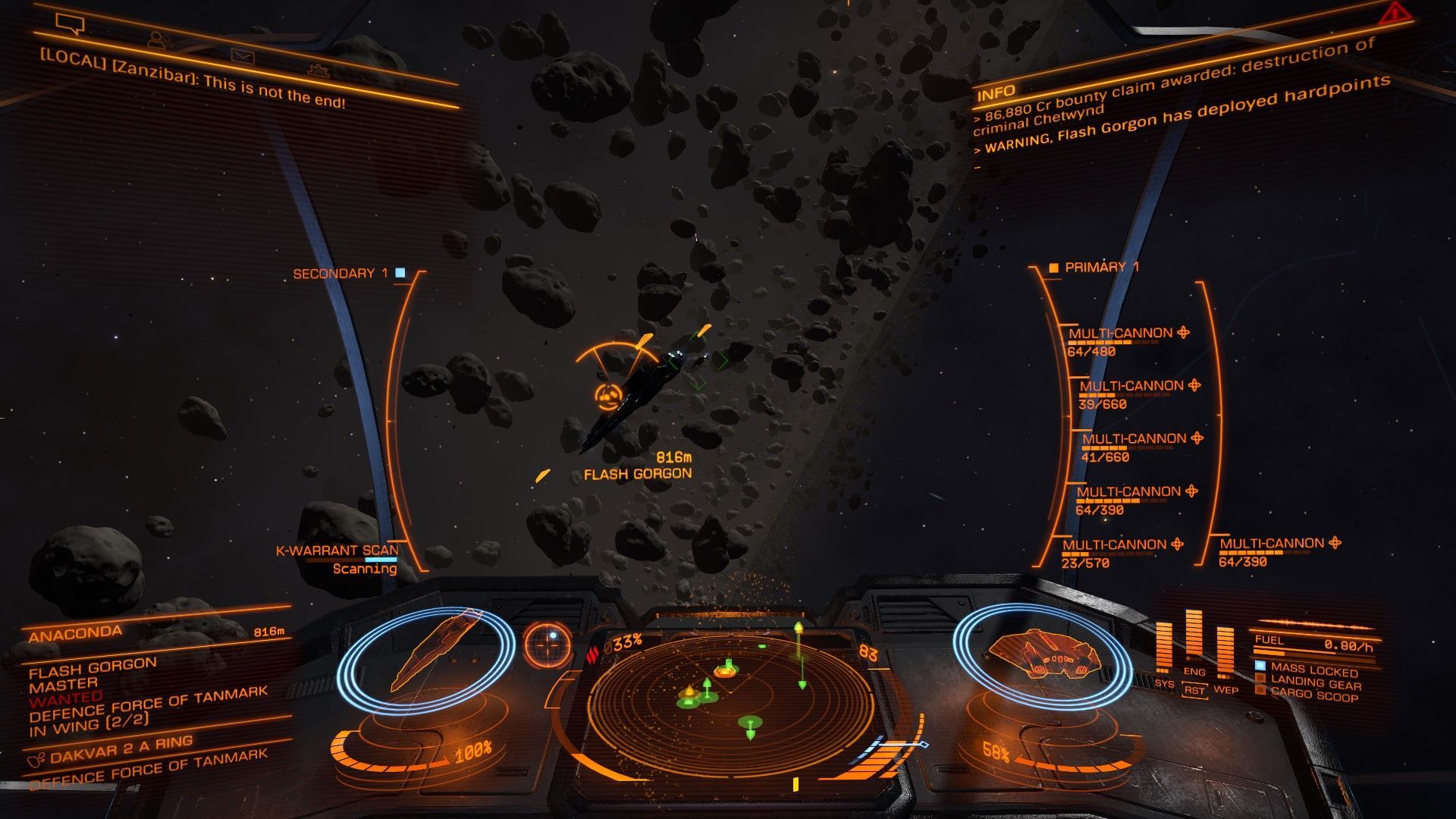Select the Primary 1 fire group label
Screen dimensions: 1456x819
tap(1100, 267)
